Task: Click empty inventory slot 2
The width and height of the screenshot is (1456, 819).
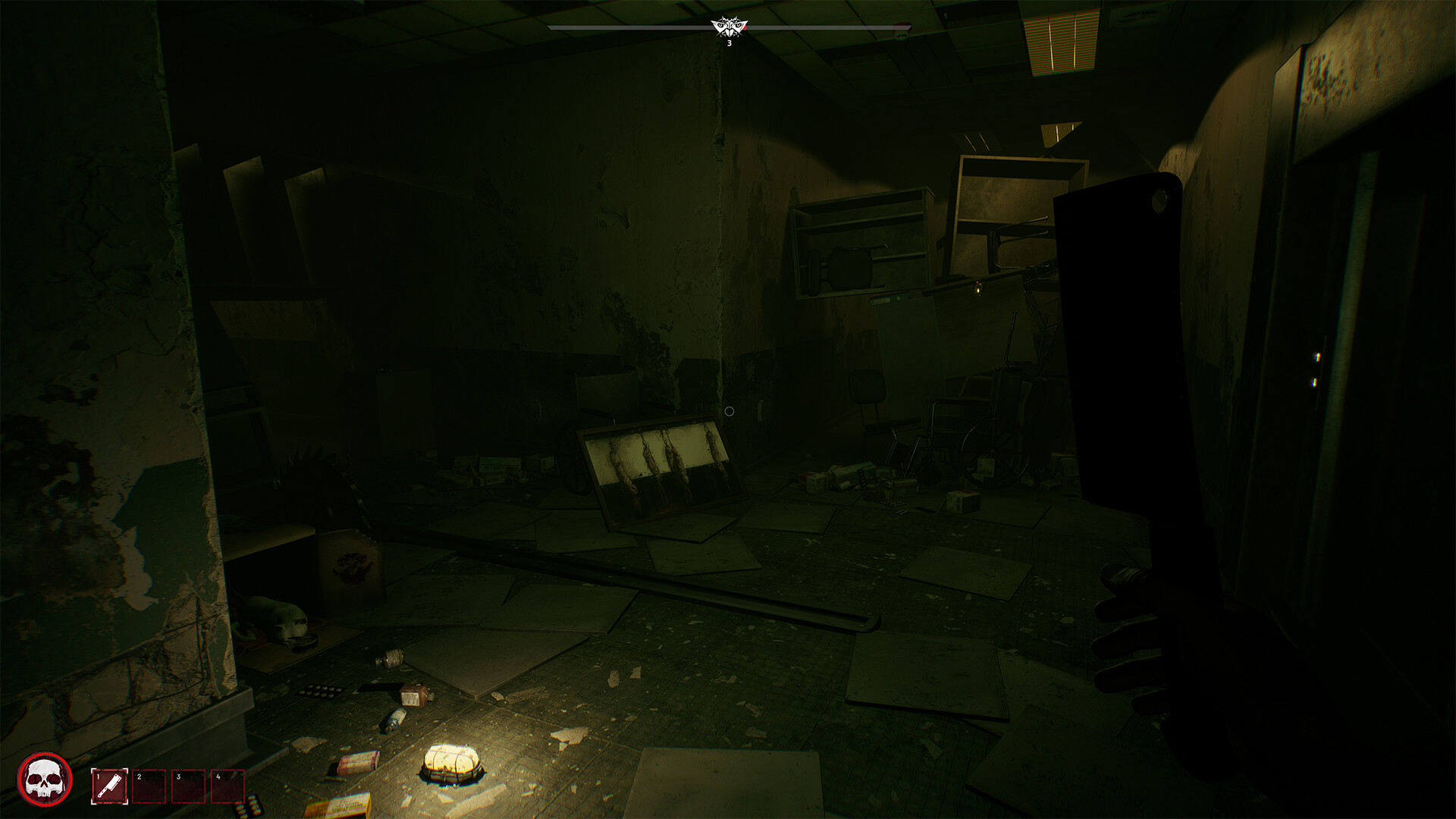Action: click(149, 786)
